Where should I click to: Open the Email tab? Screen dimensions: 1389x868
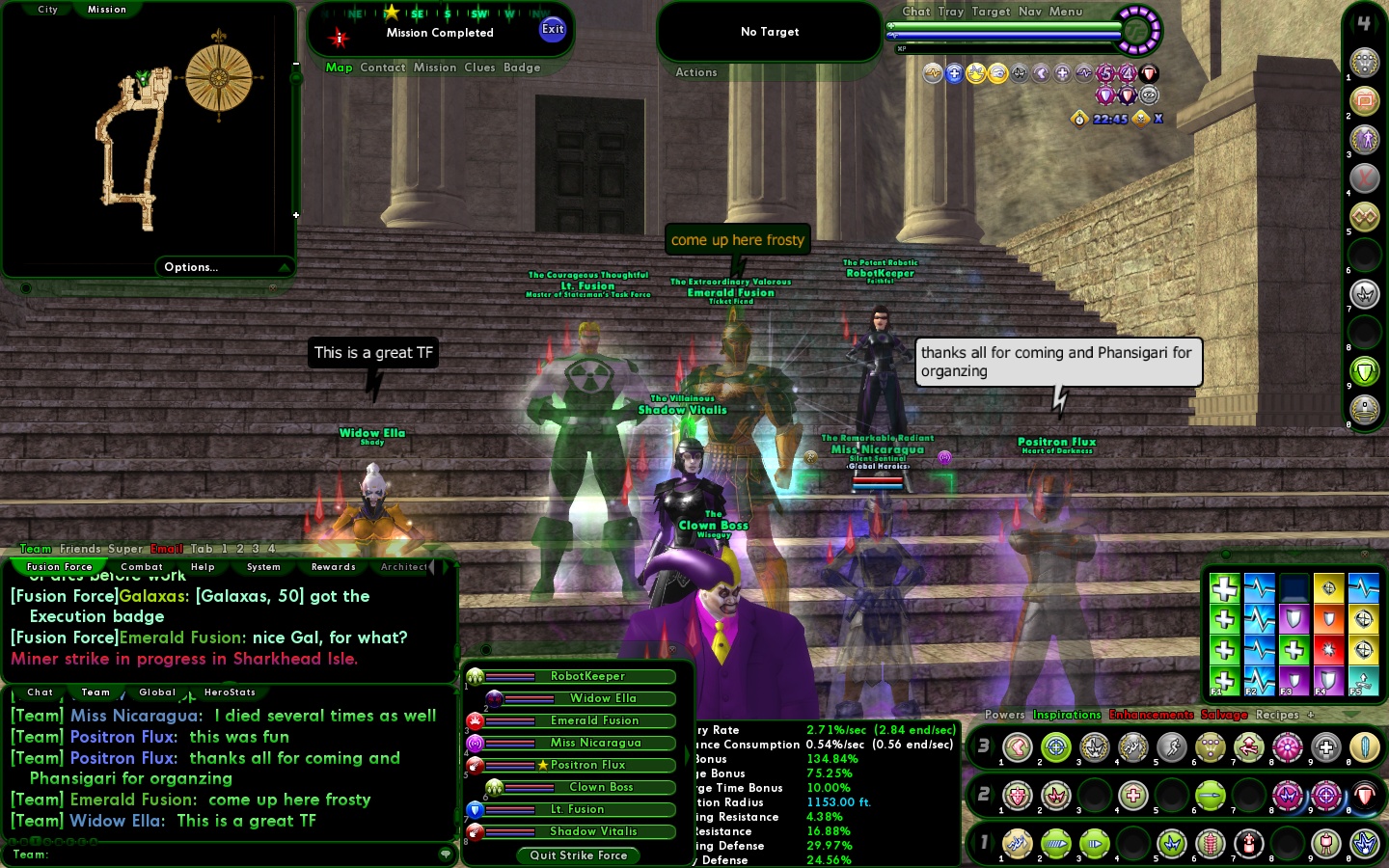click(x=166, y=549)
